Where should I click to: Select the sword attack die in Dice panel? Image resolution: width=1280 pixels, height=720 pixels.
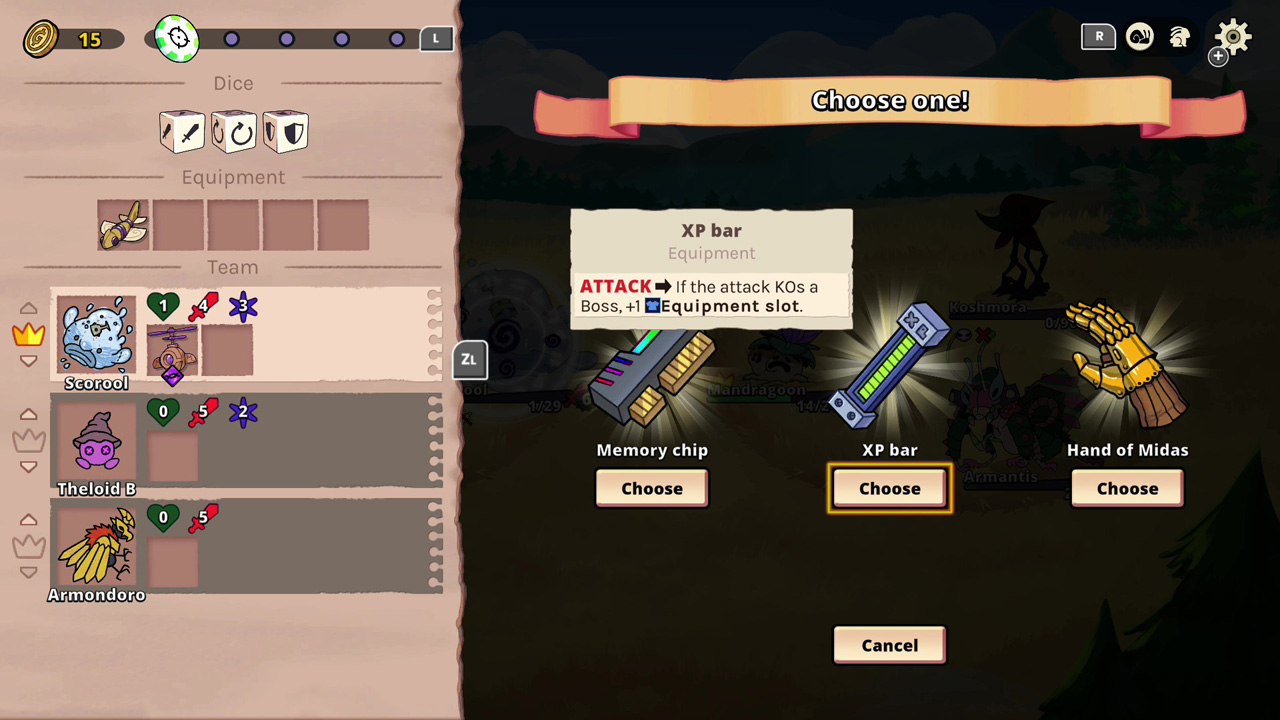pyautogui.click(x=181, y=131)
